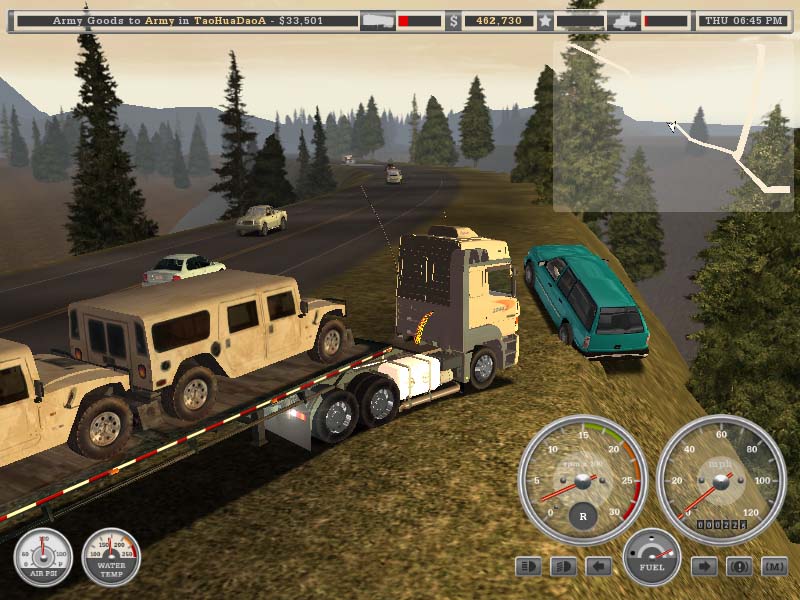The width and height of the screenshot is (800, 600).
Task: Activate the left turn signal arrow
Action: (x=598, y=567)
